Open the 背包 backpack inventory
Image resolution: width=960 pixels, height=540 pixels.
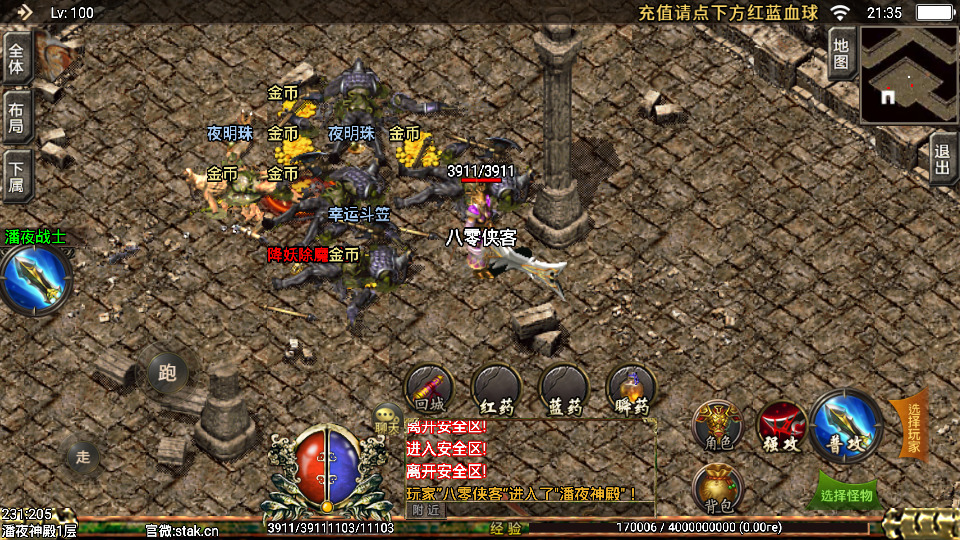718,487
